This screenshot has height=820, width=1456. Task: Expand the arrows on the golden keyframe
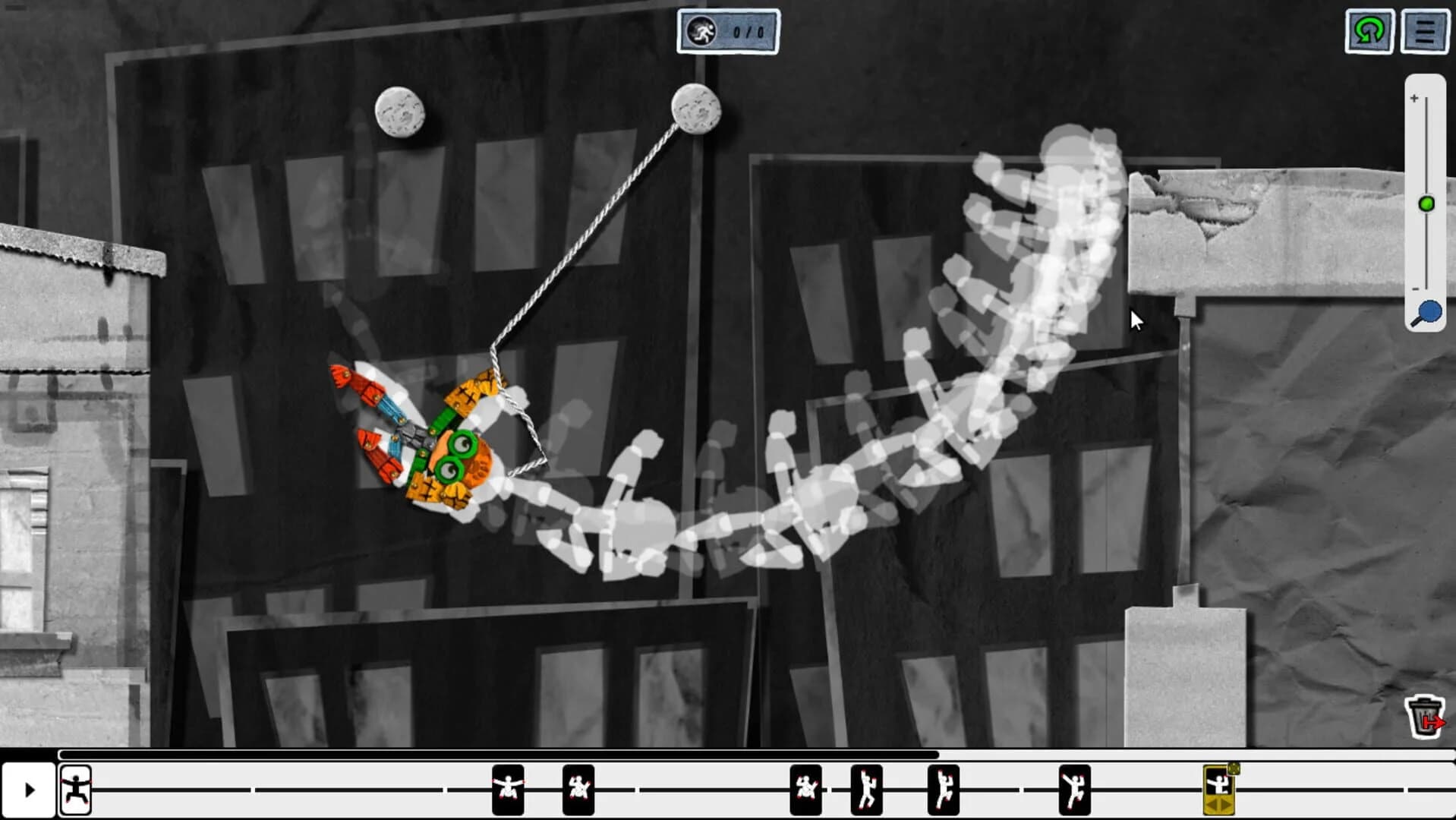[1218, 803]
